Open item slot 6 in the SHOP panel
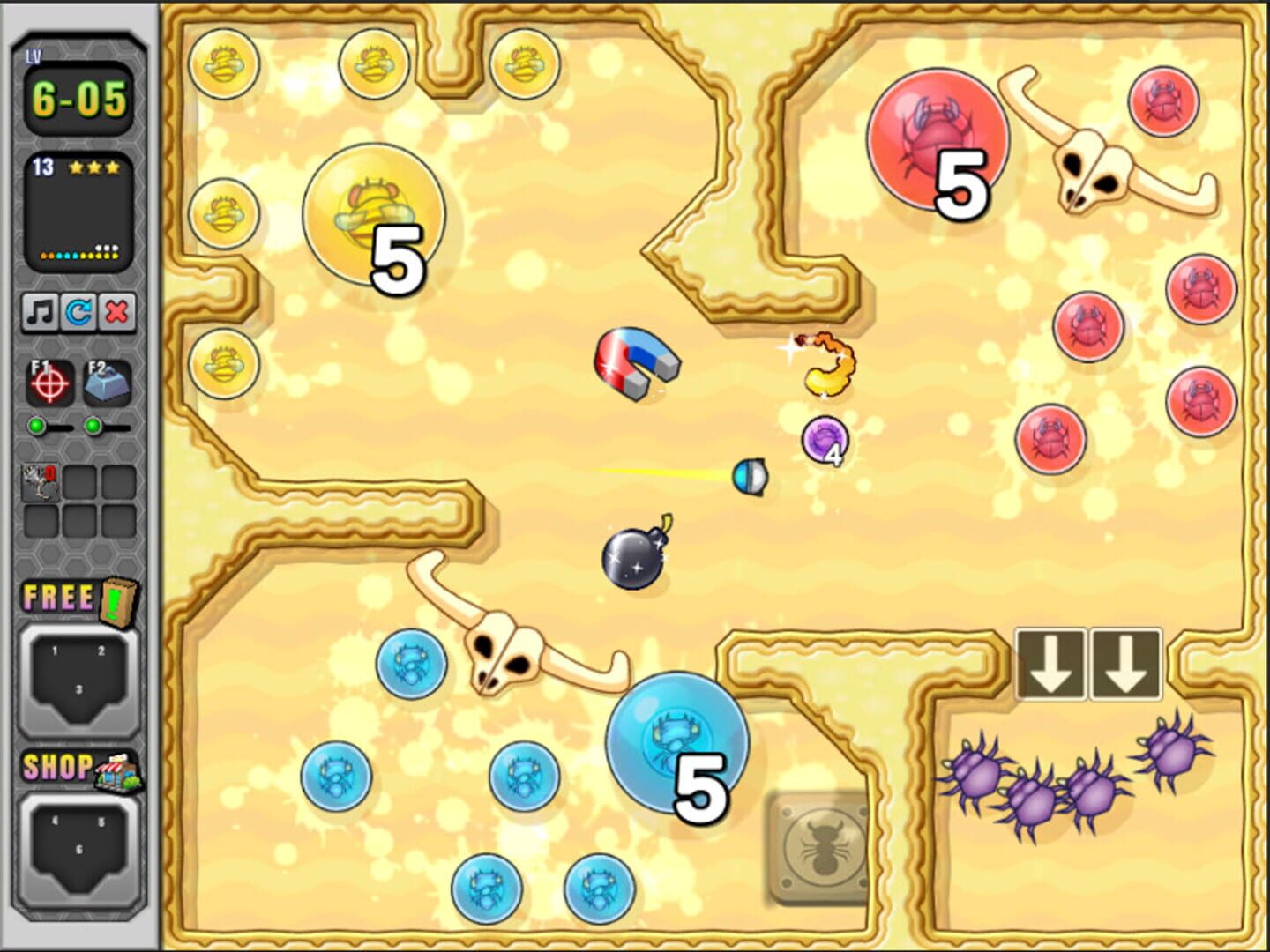 (x=78, y=847)
